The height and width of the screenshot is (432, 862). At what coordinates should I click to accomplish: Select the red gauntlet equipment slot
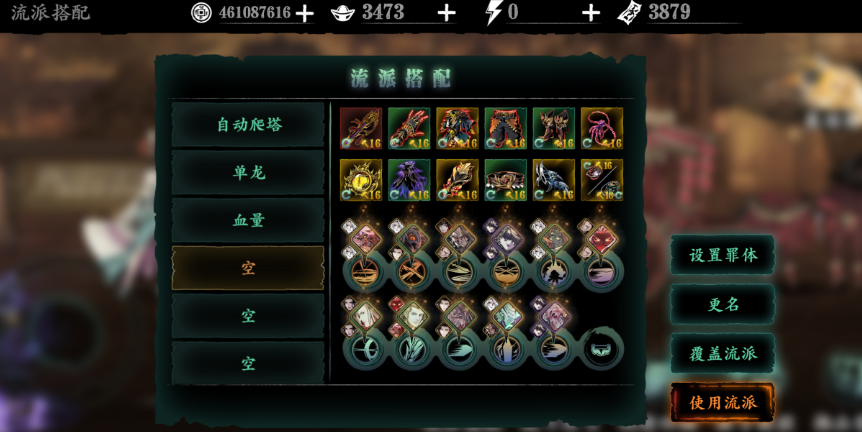coord(409,129)
